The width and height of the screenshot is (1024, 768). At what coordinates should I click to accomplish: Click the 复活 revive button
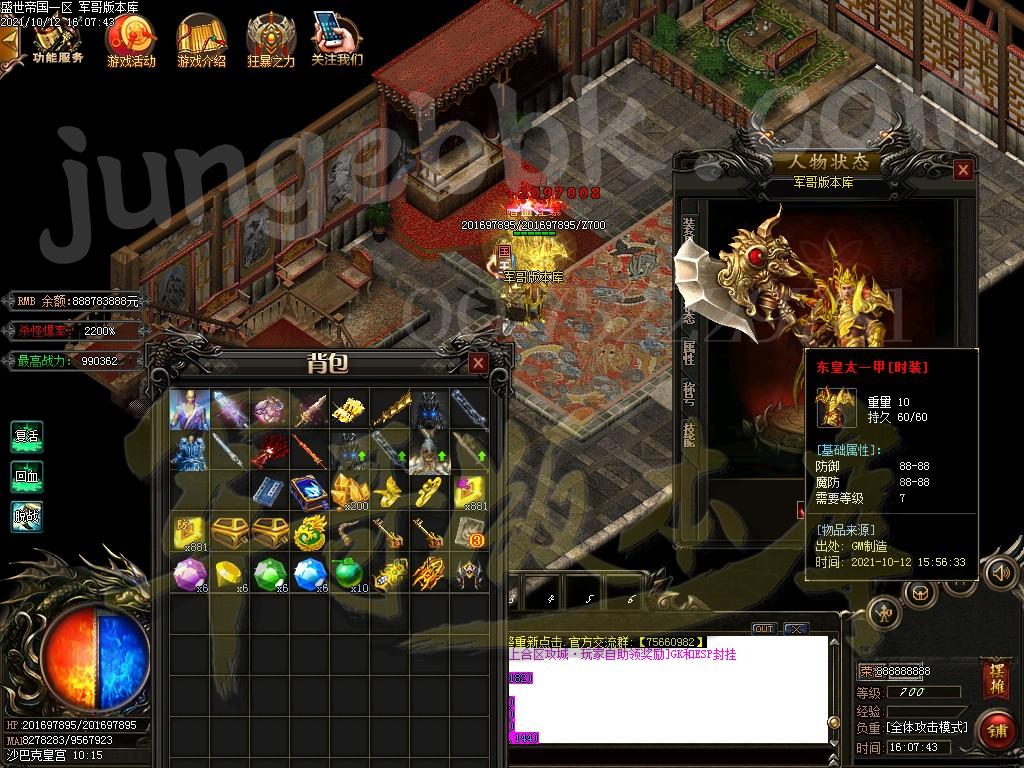(27, 437)
